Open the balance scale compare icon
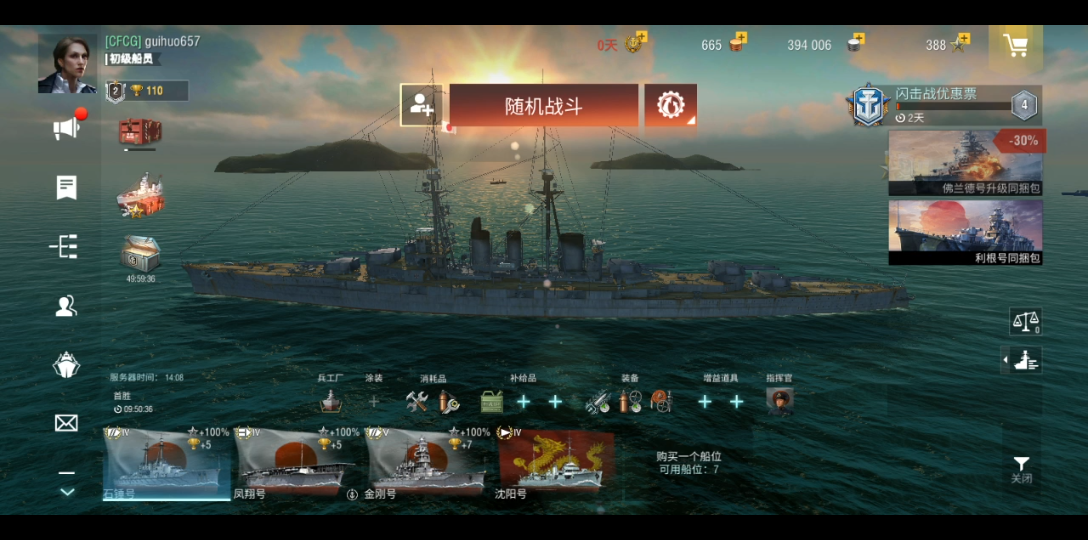1088x540 pixels. click(x=1025, y=321)
